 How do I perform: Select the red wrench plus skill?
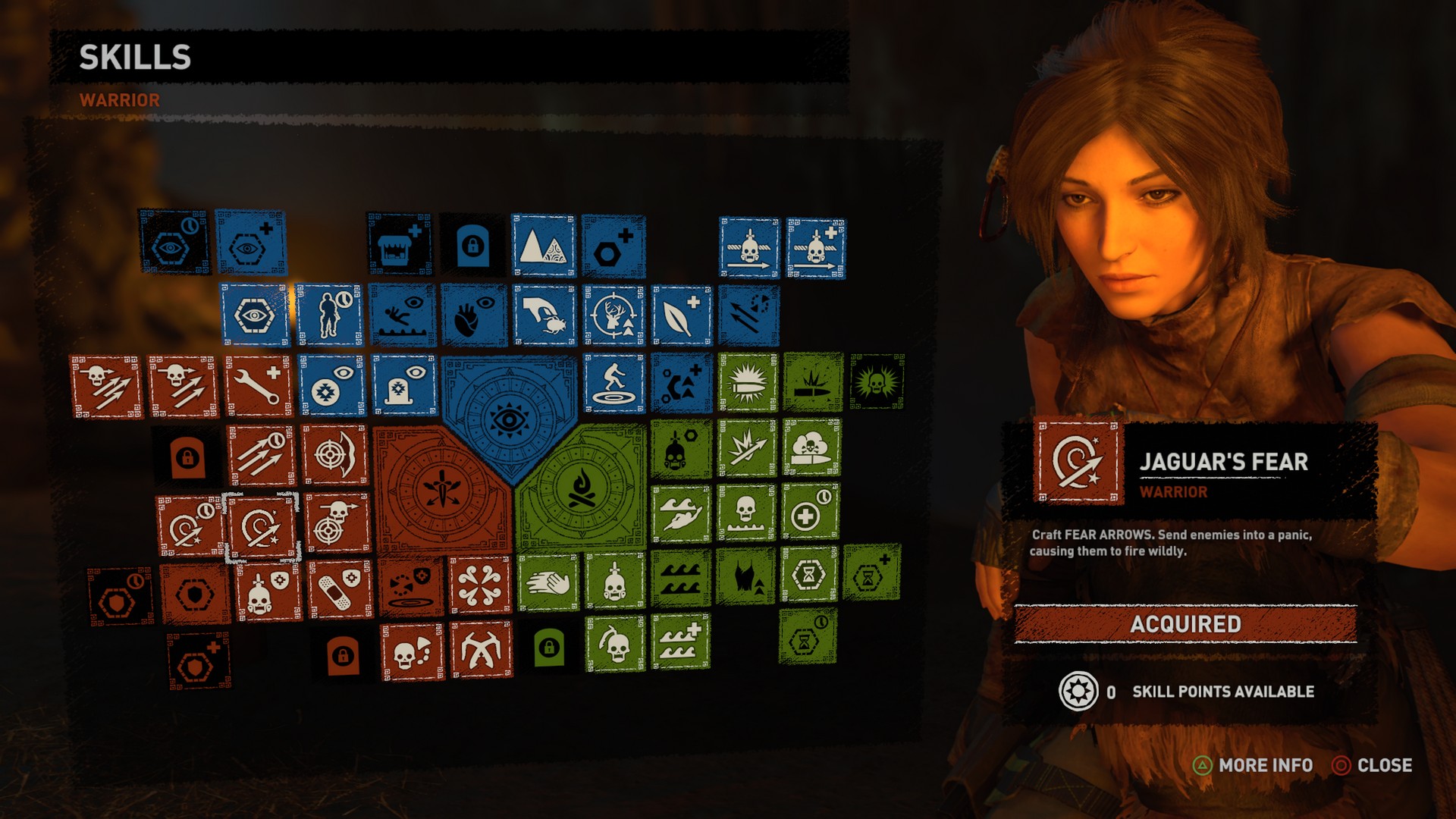258,385
